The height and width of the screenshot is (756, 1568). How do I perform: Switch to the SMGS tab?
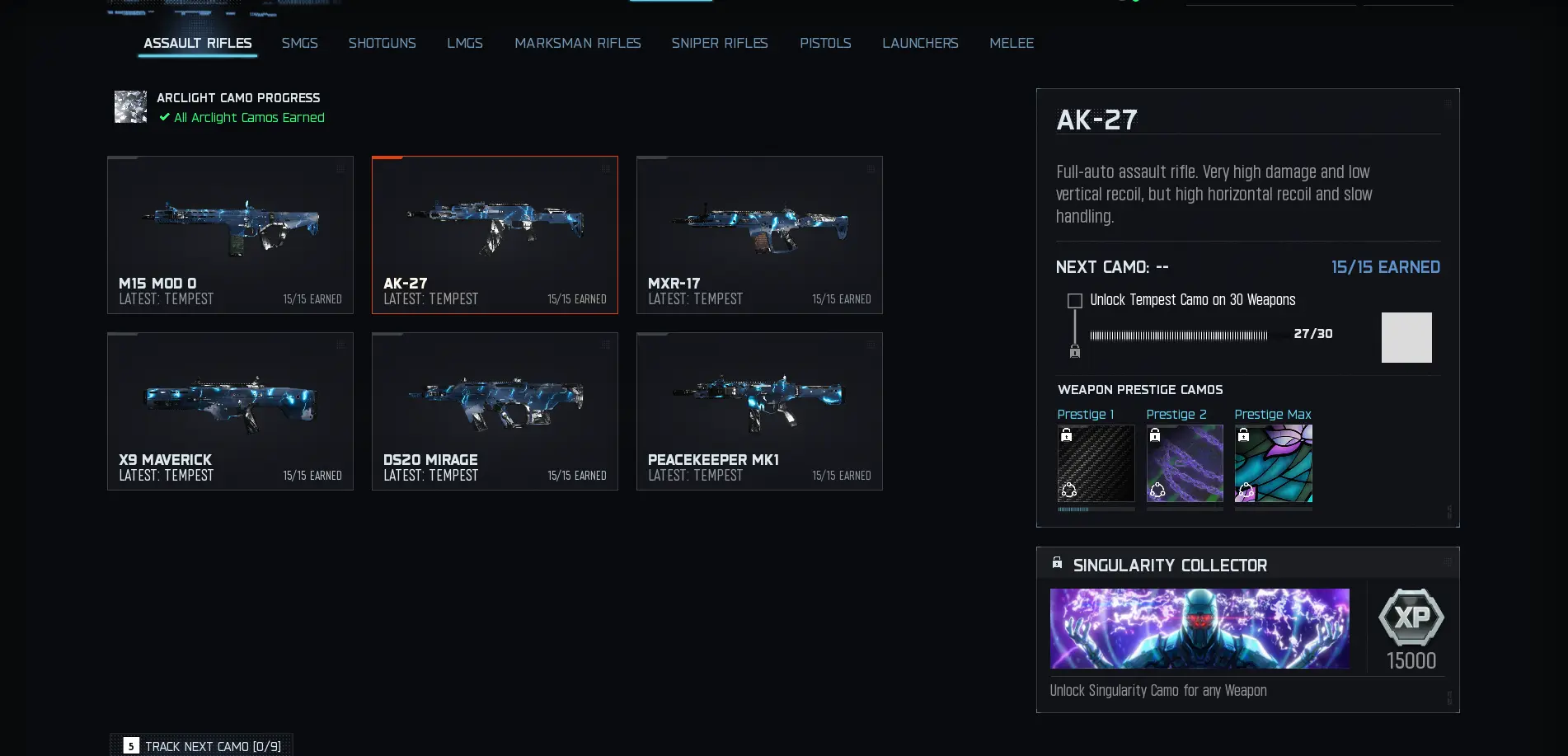[x=299, y=43]
